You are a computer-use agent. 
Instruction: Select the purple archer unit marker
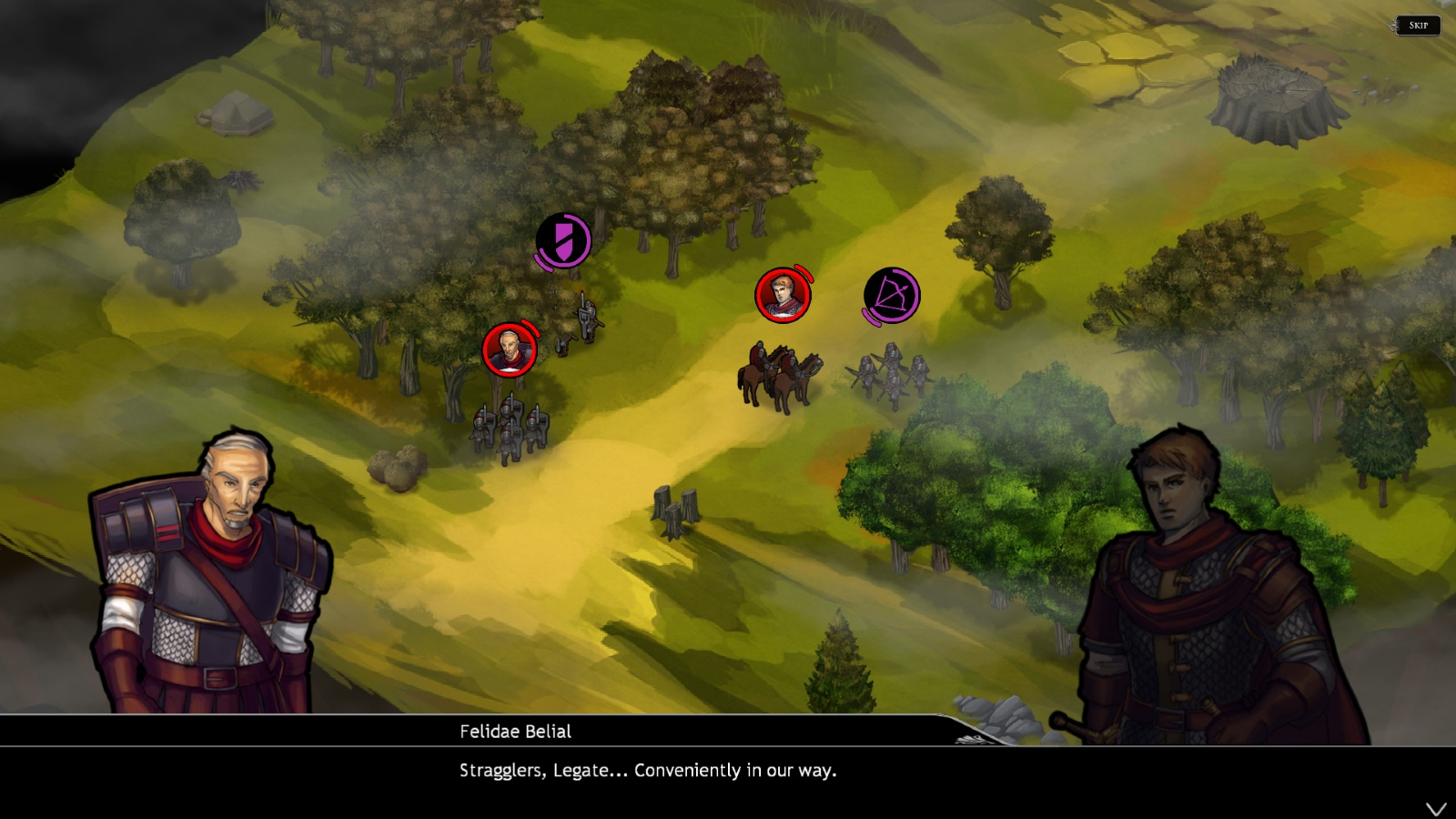point(891,296)
